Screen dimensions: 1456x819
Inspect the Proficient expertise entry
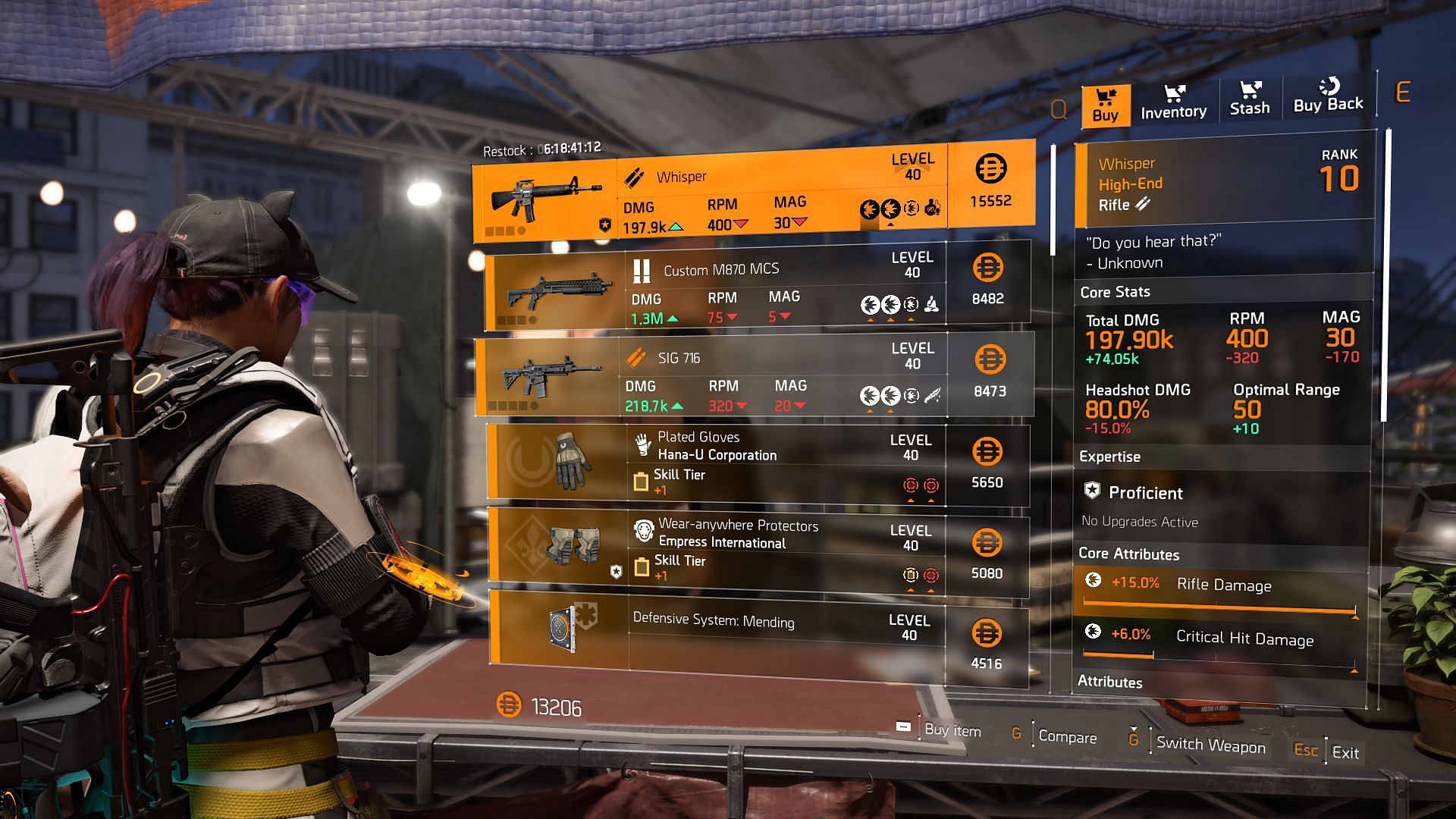pyautogui.click(x=1145, y=493)
